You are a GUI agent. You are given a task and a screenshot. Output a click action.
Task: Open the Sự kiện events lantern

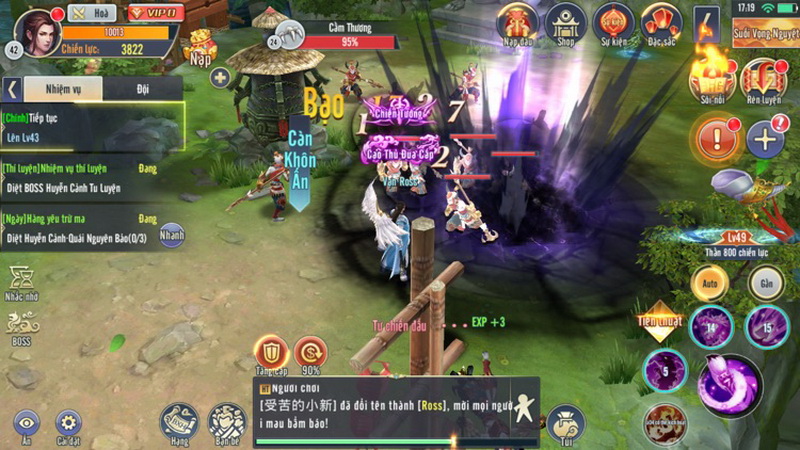(x=612, y=22)
